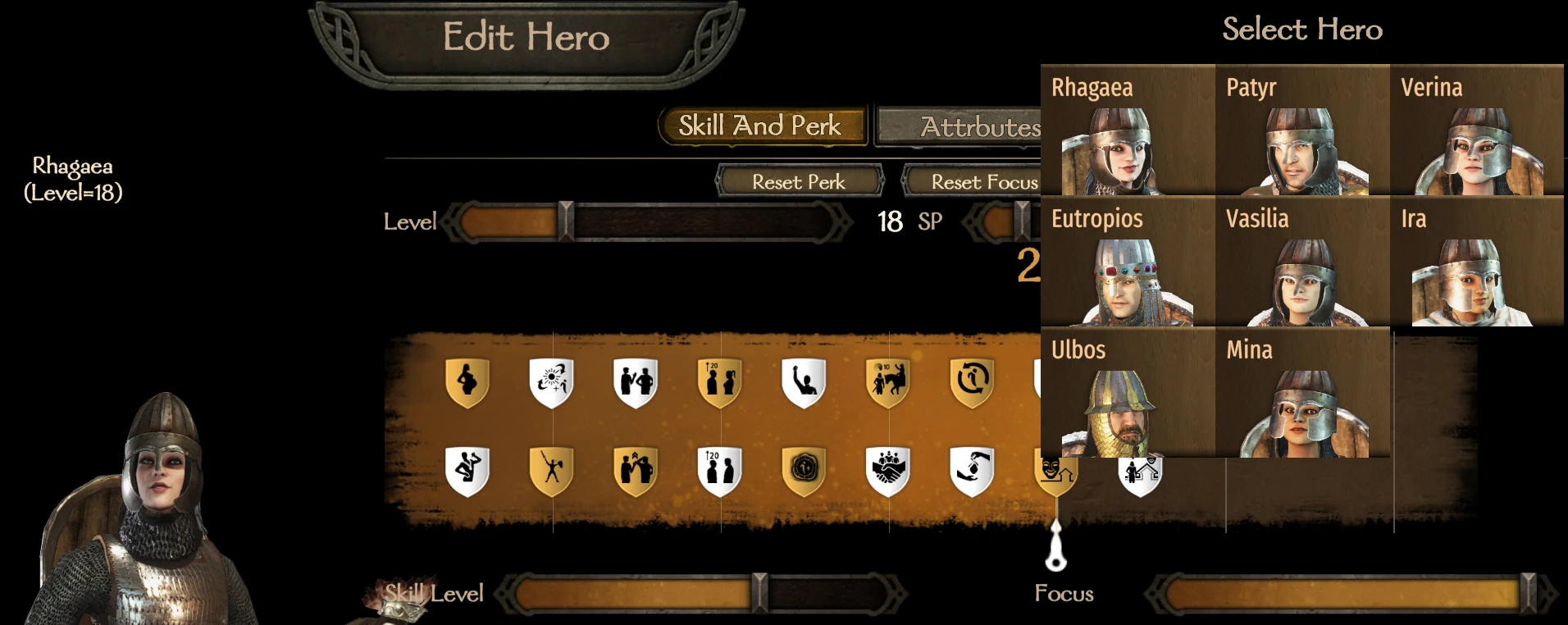Choose Patyr in Select Hero panel
This screenshot has height=625, width=1568.
pos(1301,130)
